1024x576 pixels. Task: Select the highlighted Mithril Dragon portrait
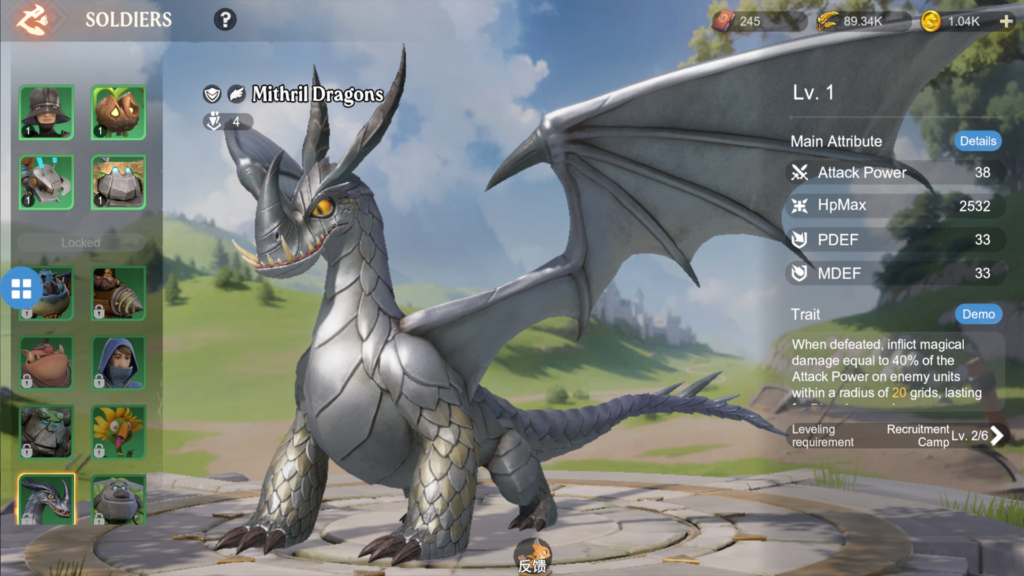46,499
